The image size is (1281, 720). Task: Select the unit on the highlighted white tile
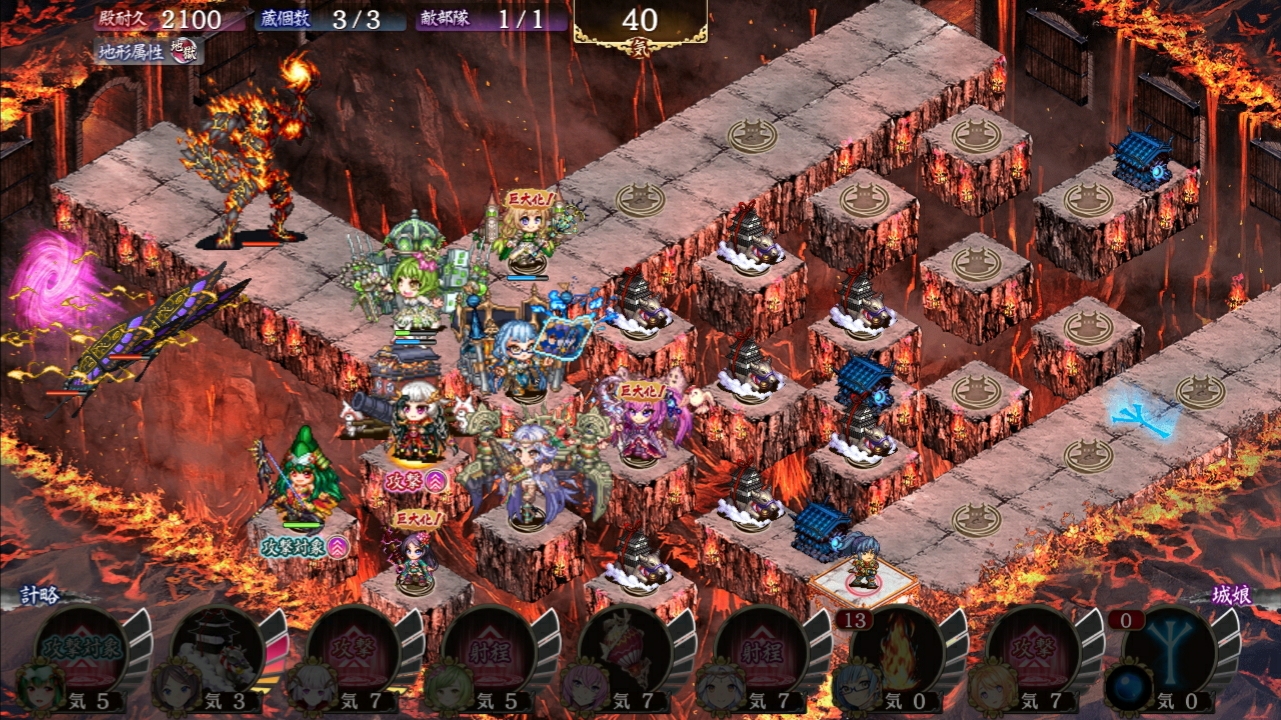pyautogui.click(x=863, y=569)
